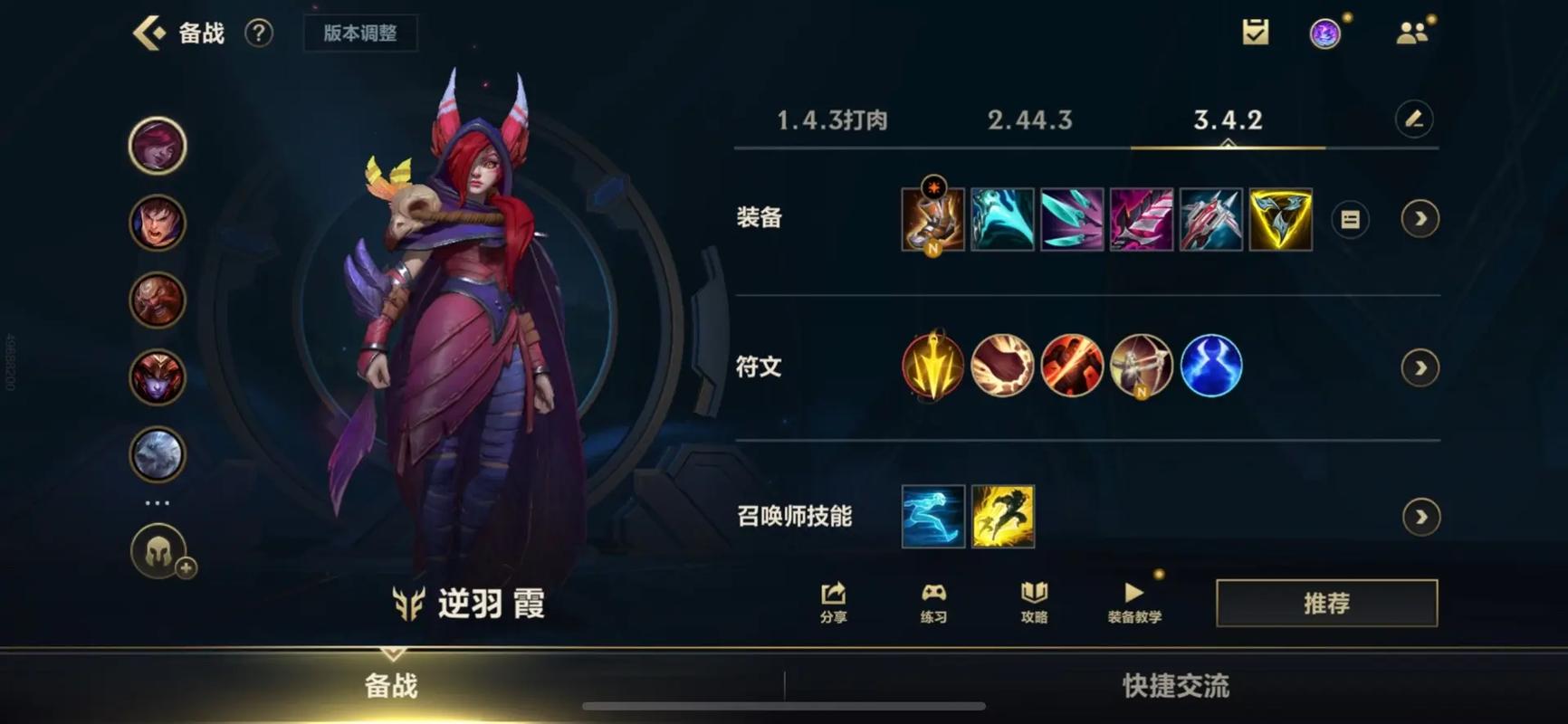Select Xayah's portrait in the left champion list
Viewport: 1568px width, 724px height.
coord(157,145)
